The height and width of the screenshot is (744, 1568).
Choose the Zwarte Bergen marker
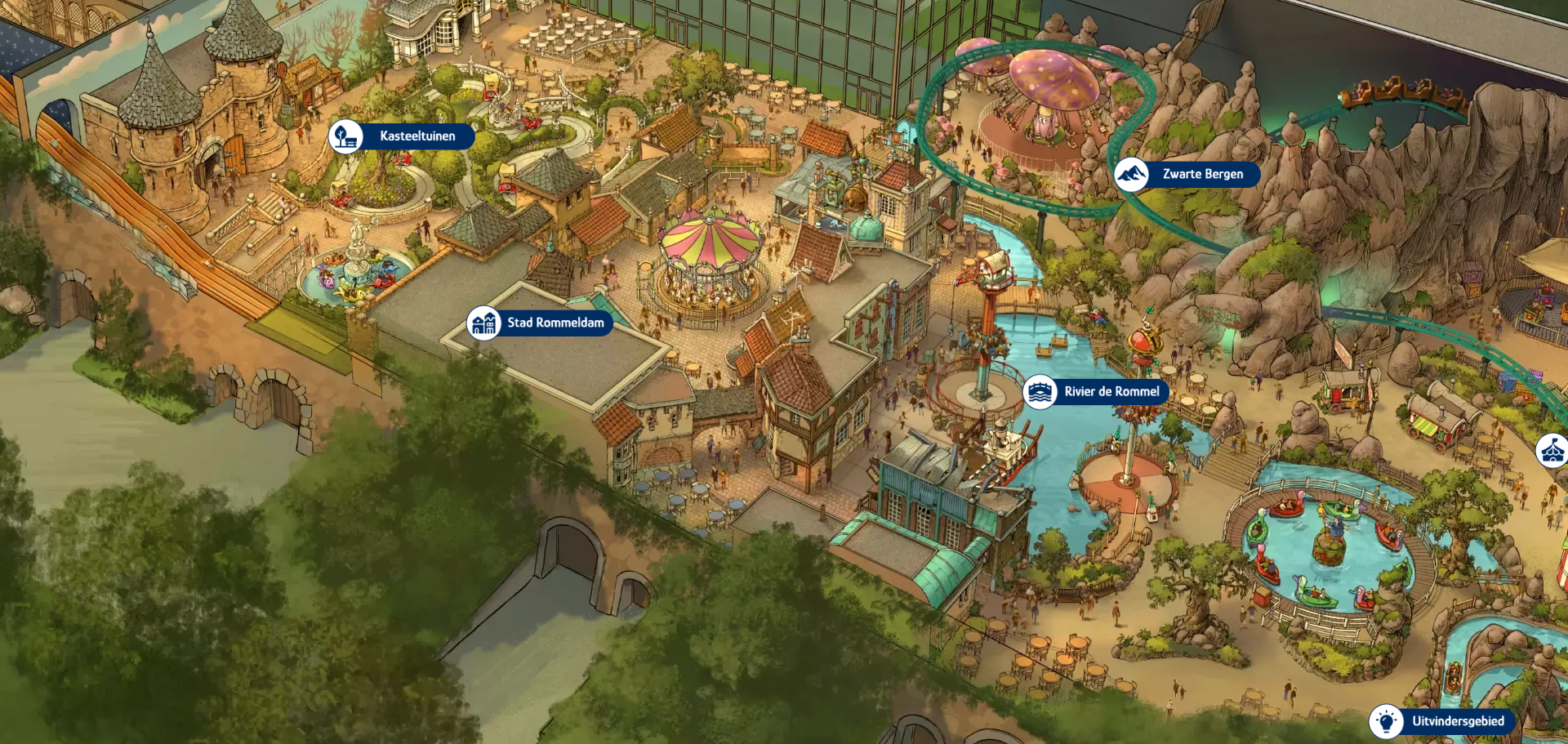1187,174
